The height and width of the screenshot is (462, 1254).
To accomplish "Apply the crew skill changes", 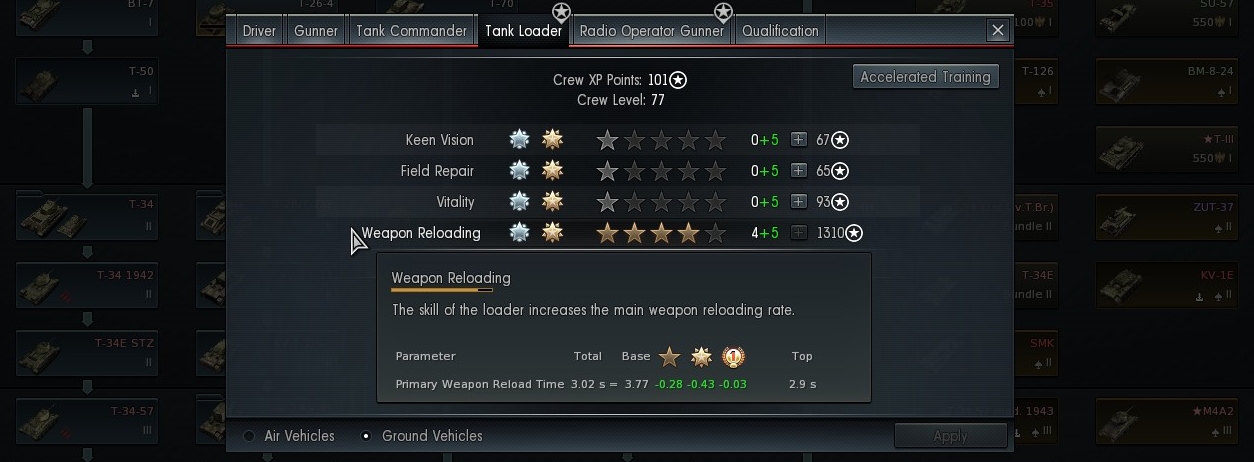I will pos(949,436).
